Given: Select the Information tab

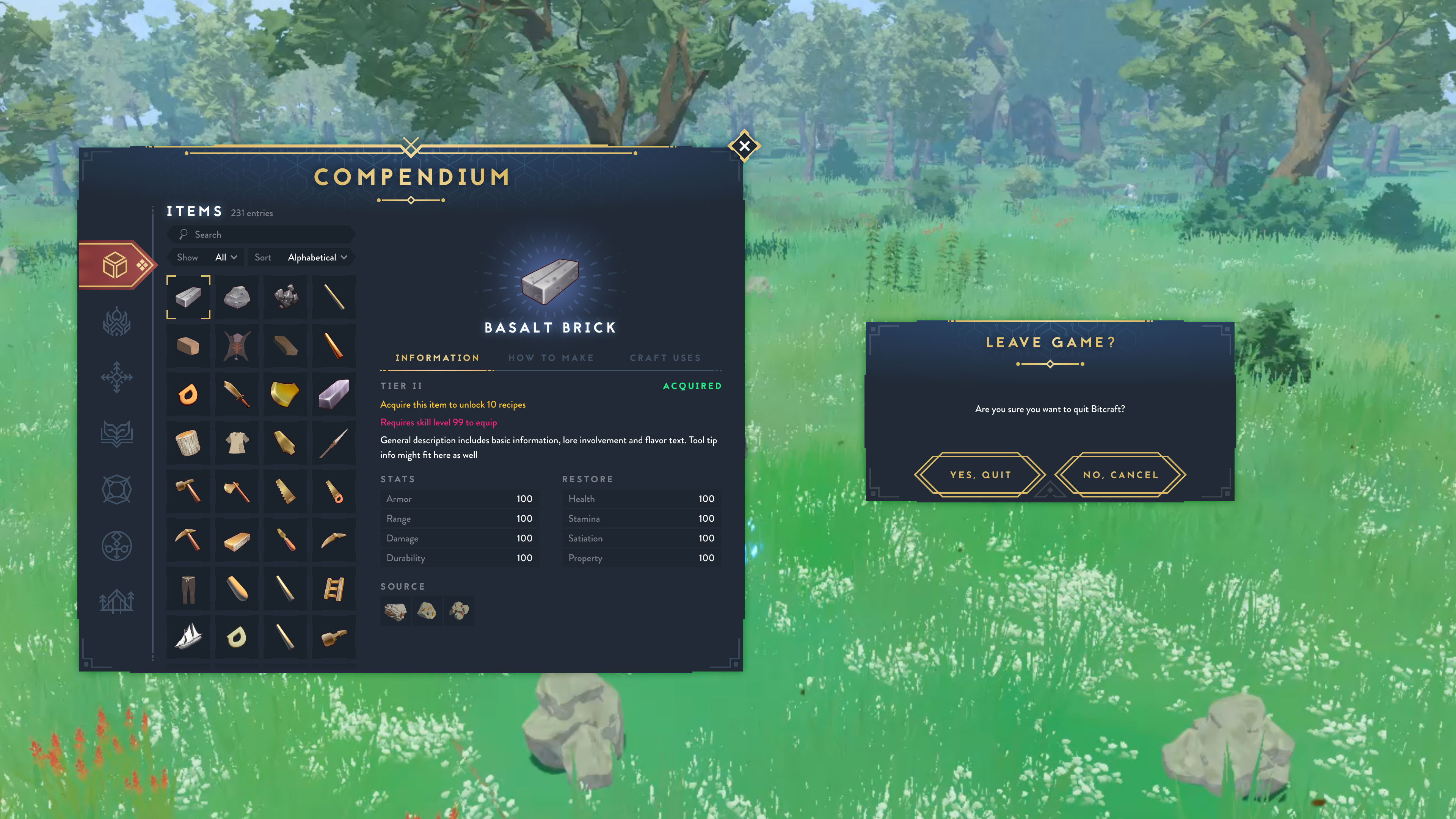Looking at the screenshot, I should (x=437, y=358).
